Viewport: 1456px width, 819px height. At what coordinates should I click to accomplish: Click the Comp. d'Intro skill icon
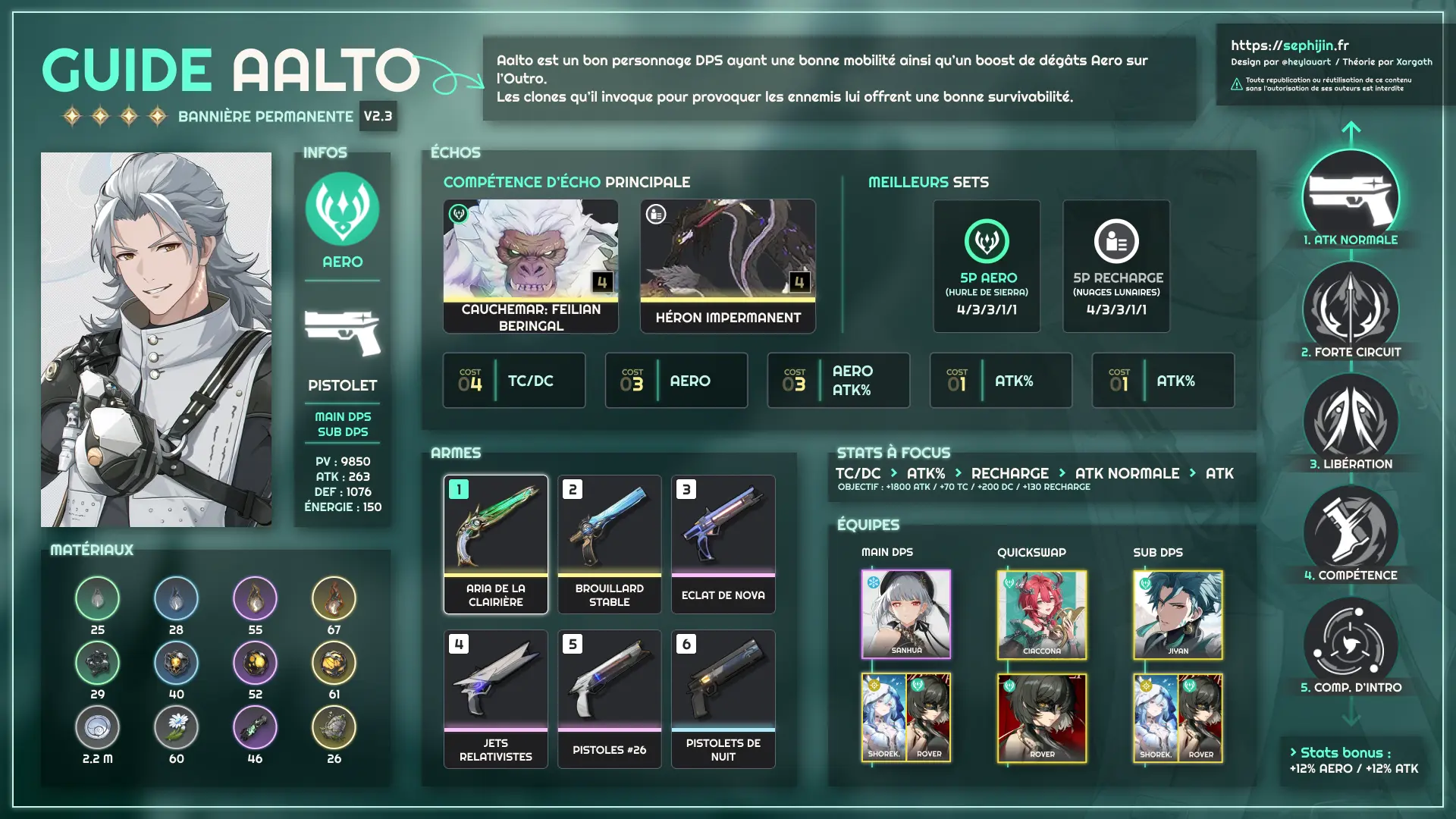1350,645
